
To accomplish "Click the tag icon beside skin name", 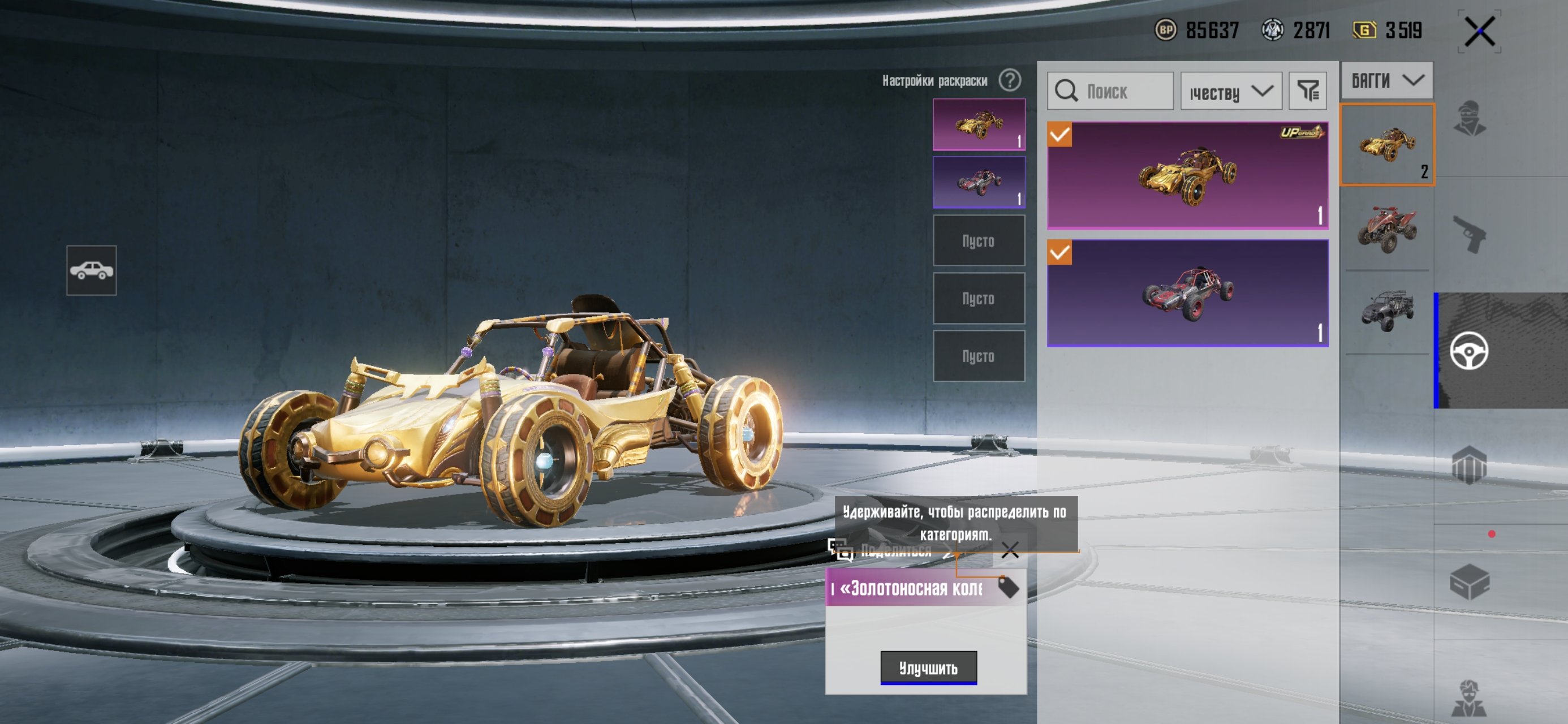I will point(1008,588).
